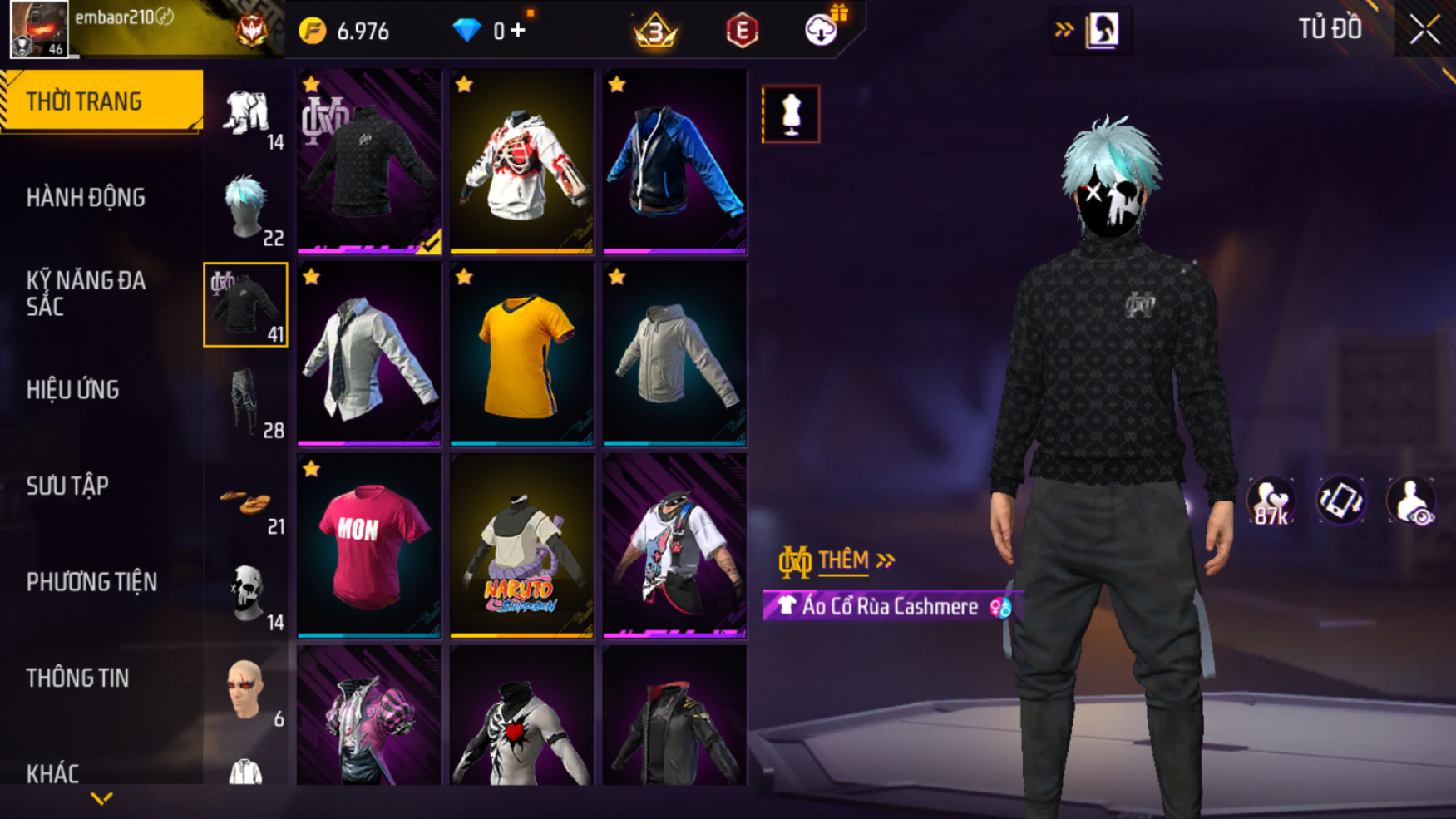Show the sandals footwear subcategory
The image size is (1456, 819).
(x=246, y=502)
